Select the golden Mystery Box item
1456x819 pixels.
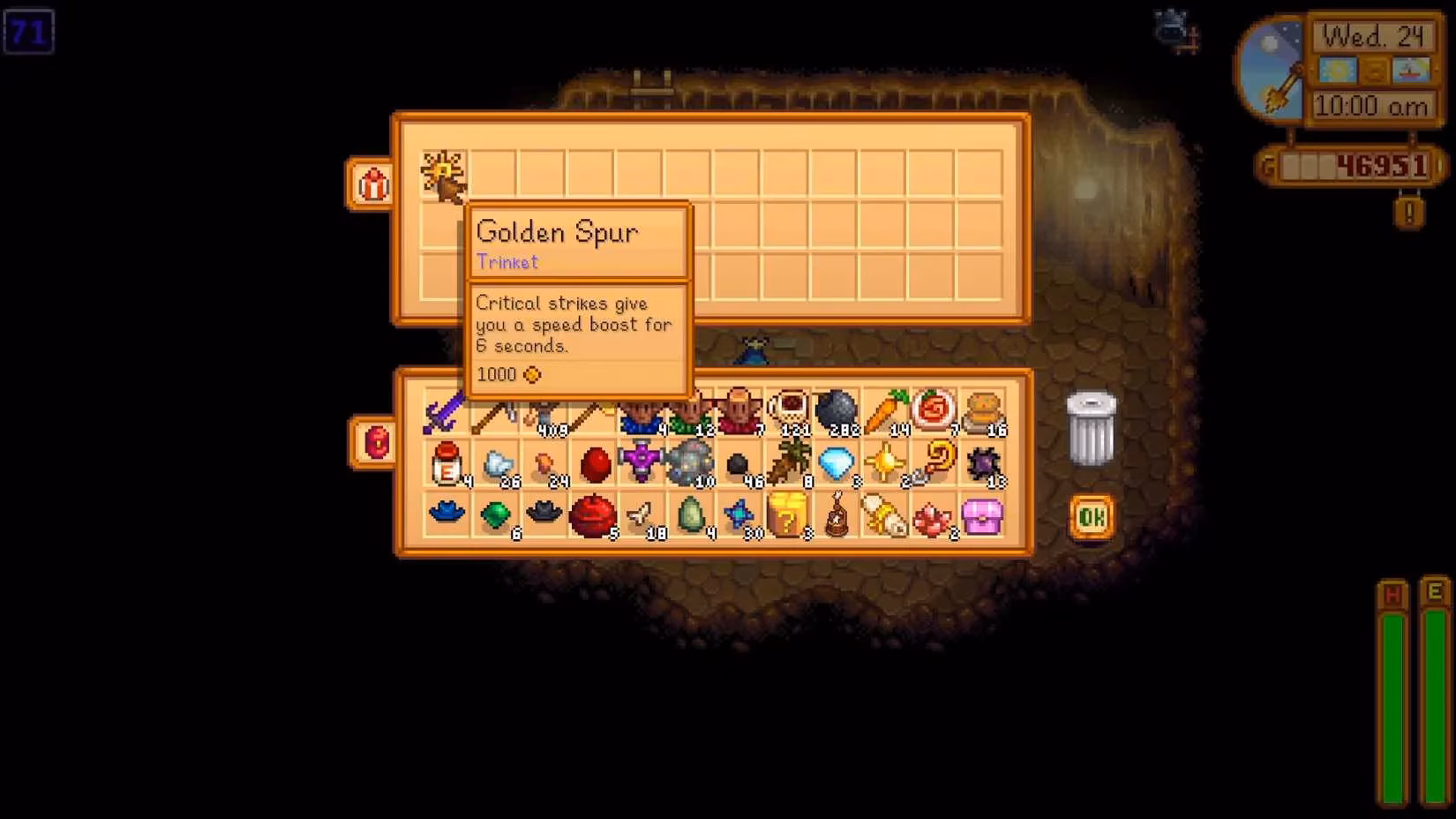coord(788,515)
